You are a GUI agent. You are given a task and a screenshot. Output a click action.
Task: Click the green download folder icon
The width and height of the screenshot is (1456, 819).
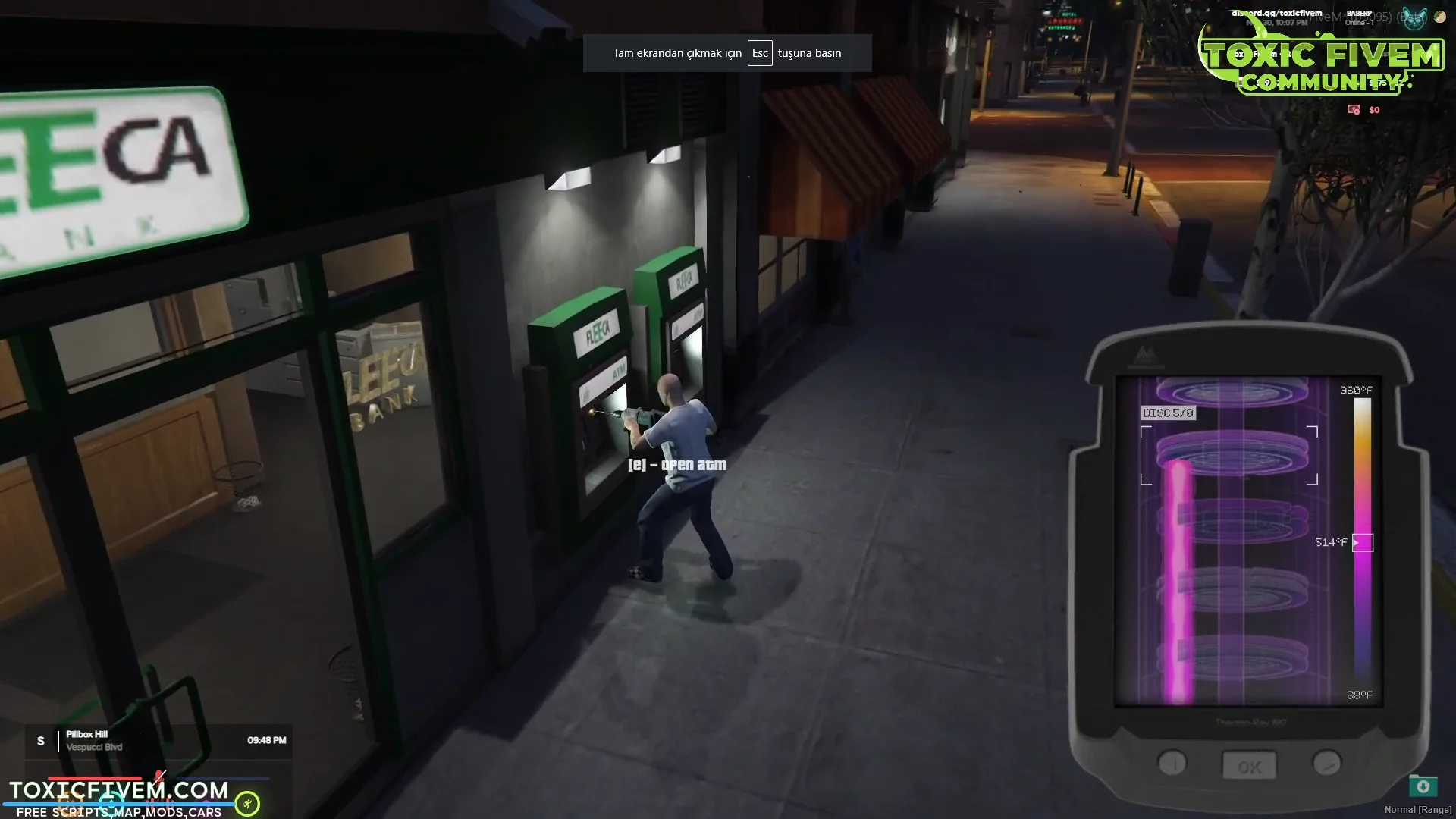point(1423,786)
